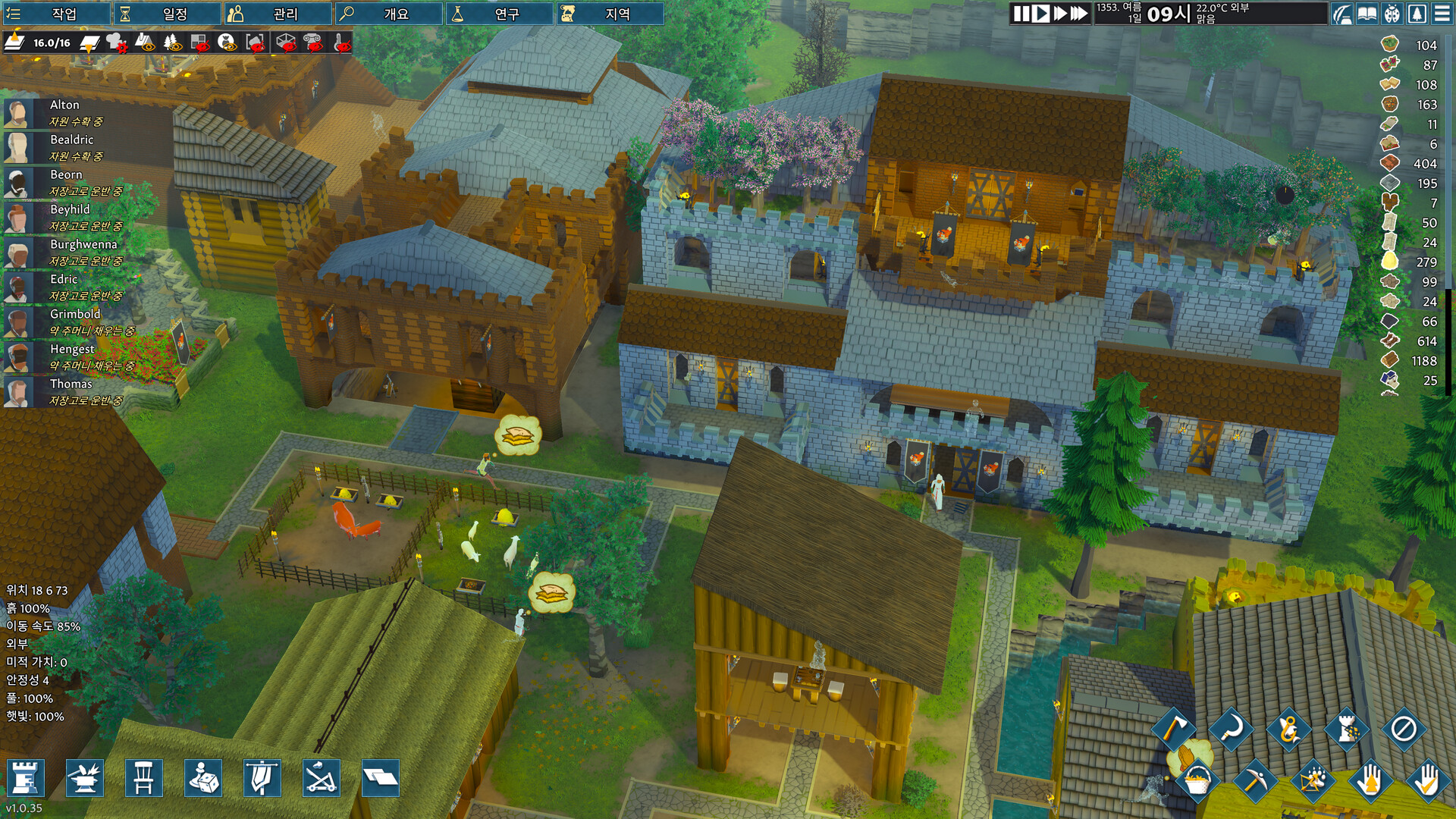Open the 작업 (Jobs) tab

coord(56,14)
